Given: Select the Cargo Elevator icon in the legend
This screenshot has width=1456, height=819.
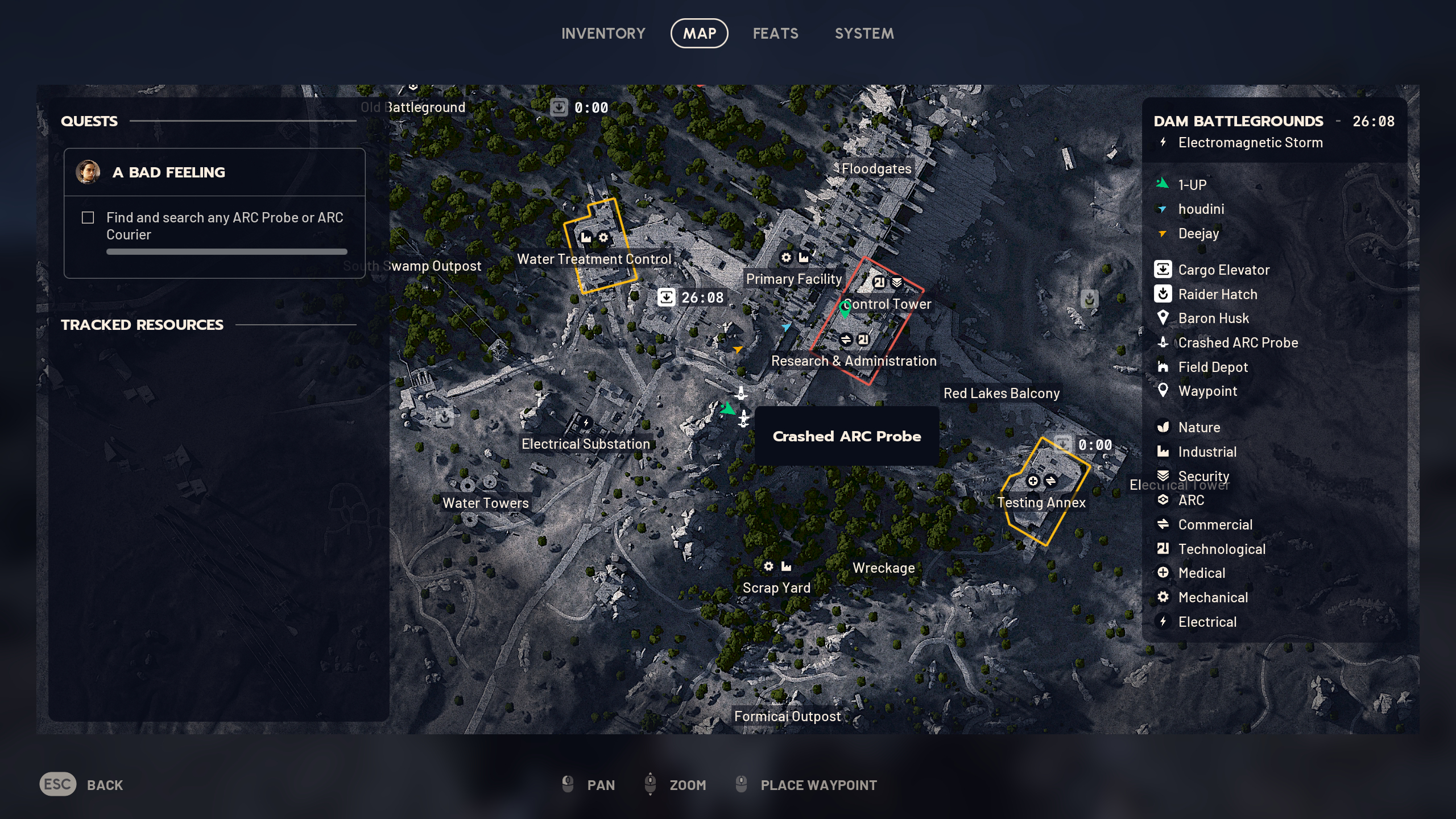Looking at the screenshot, I should 1163,270.
